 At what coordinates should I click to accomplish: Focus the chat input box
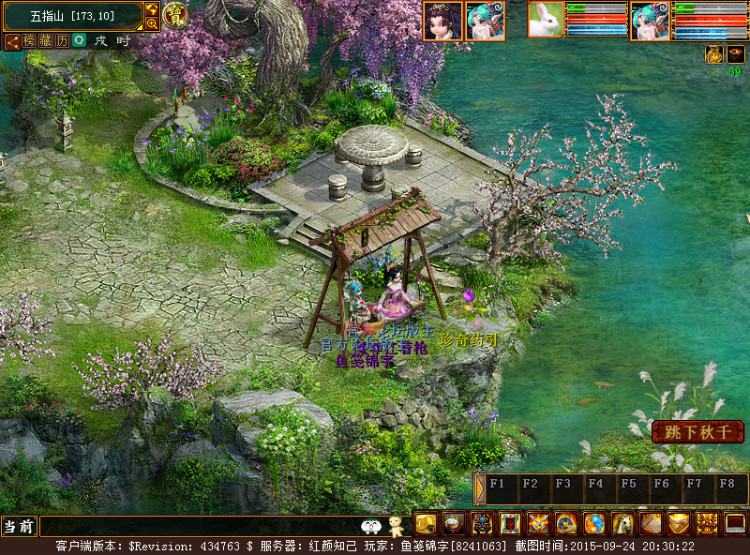(200, 525)
